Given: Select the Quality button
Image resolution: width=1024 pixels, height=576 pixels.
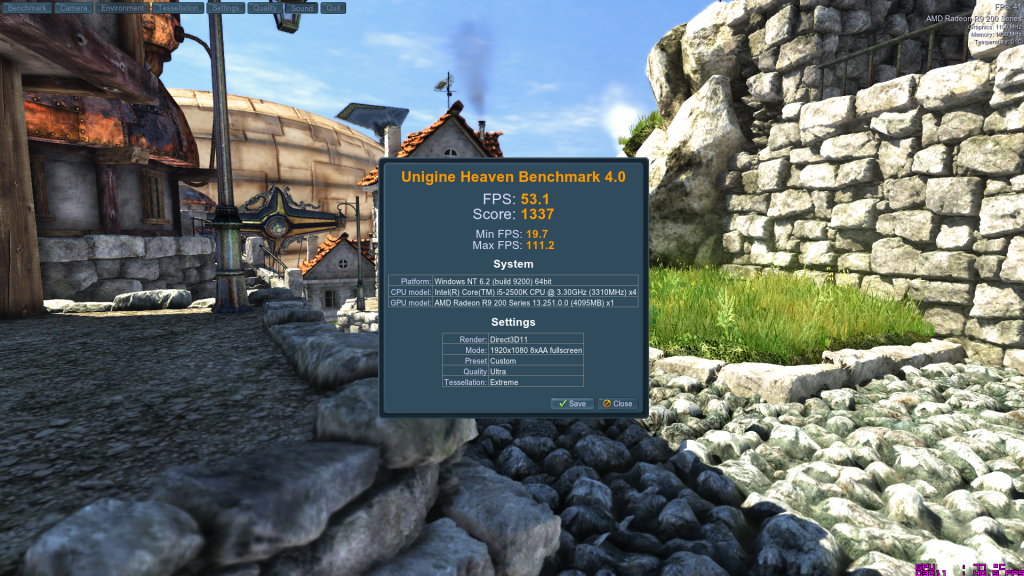Looking at the screenshot, I should coord(264,7).
